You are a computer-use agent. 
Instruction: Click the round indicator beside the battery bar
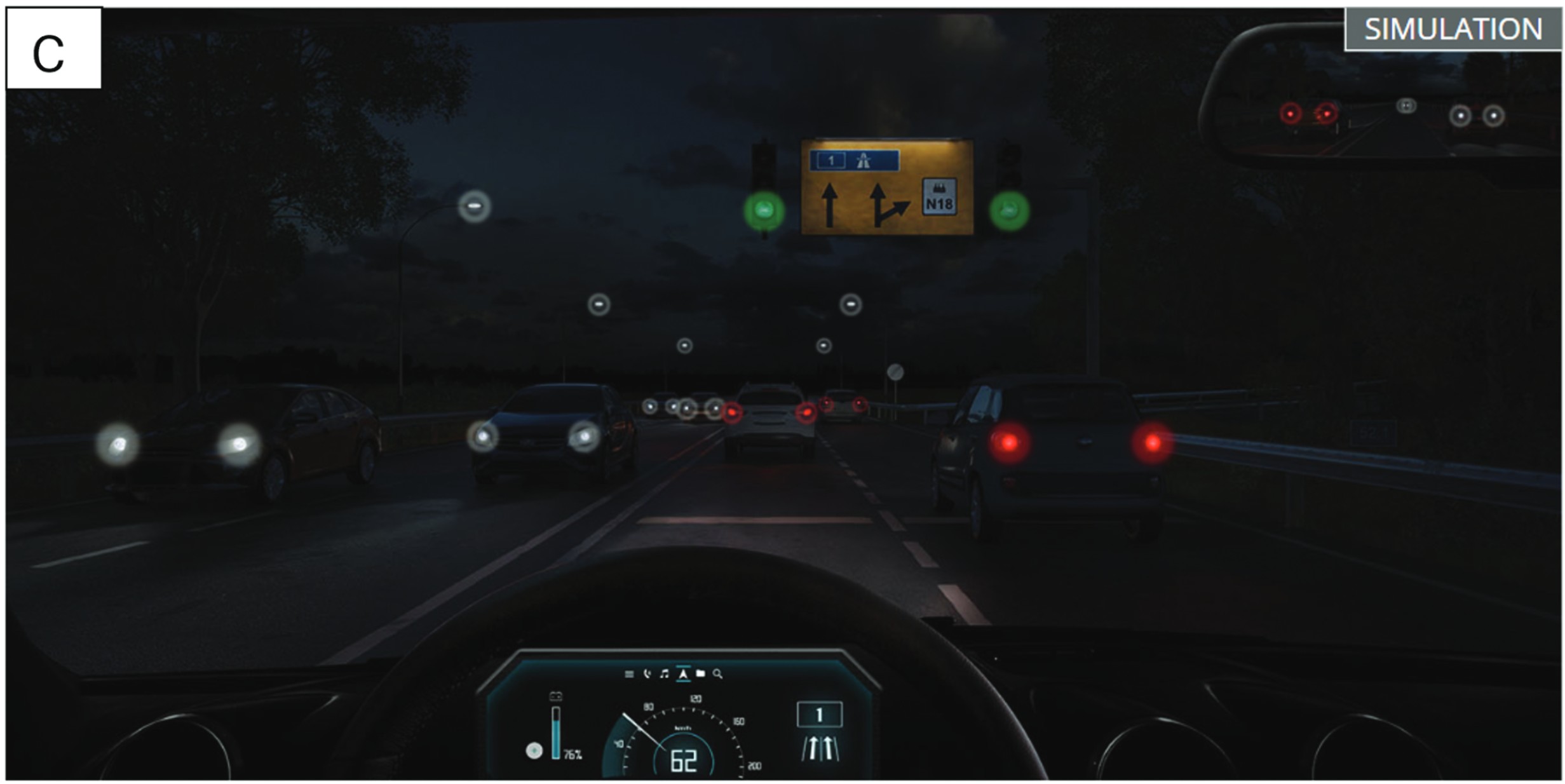point(534,751)
